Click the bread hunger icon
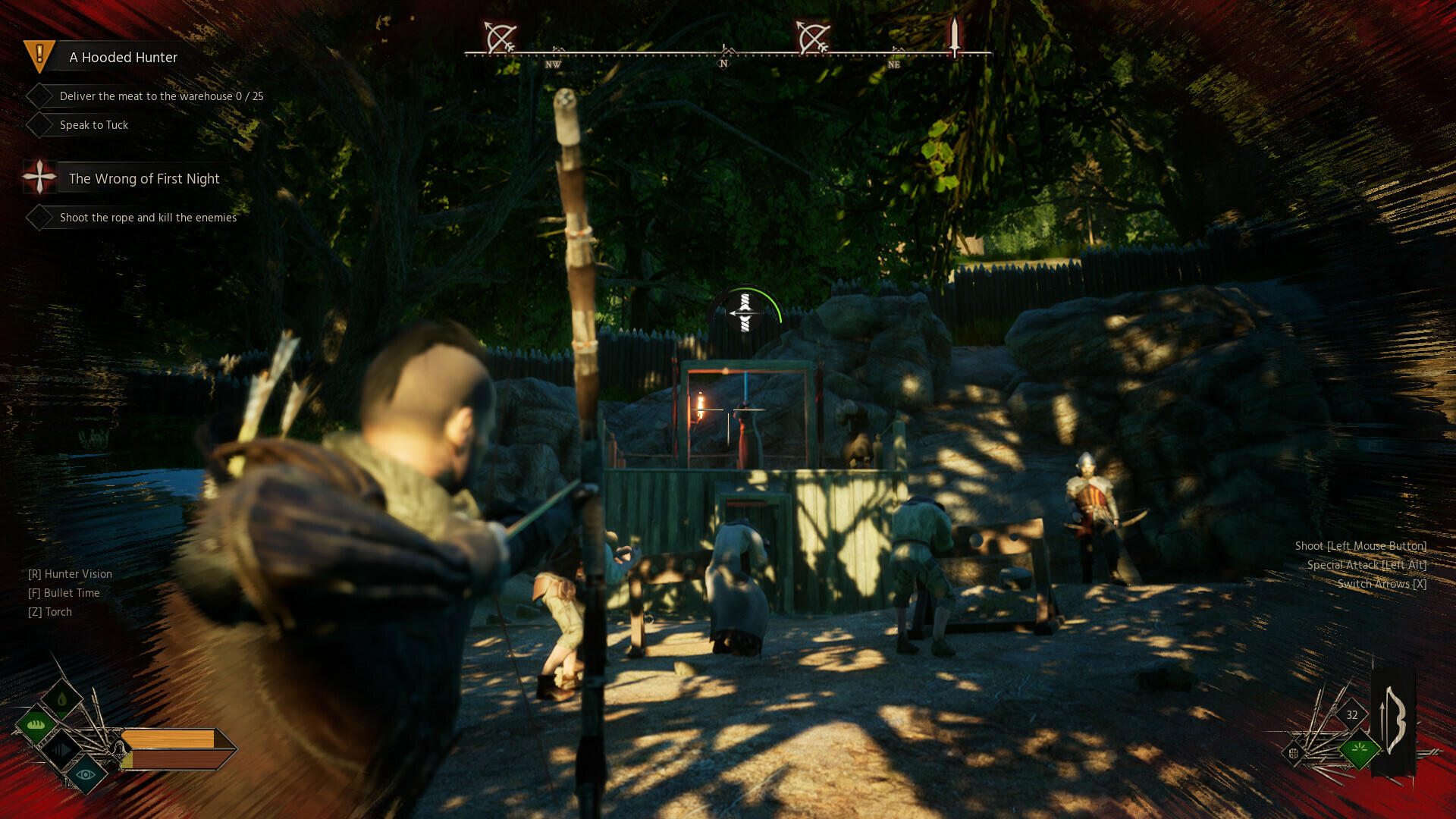Image resolution: width=1456 pixels, height=819 pixels. 35,726
